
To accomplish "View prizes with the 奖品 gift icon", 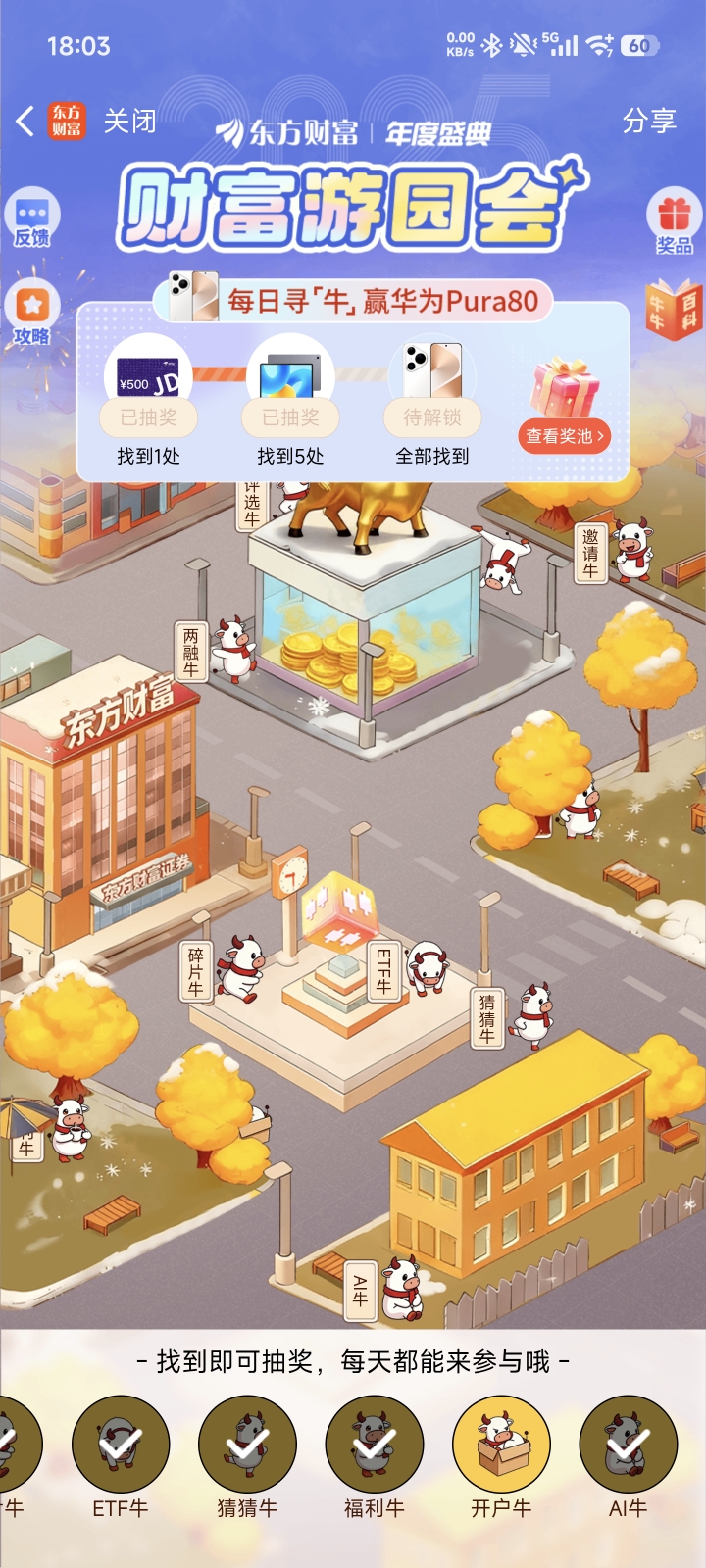I will [x=674, y=221].
